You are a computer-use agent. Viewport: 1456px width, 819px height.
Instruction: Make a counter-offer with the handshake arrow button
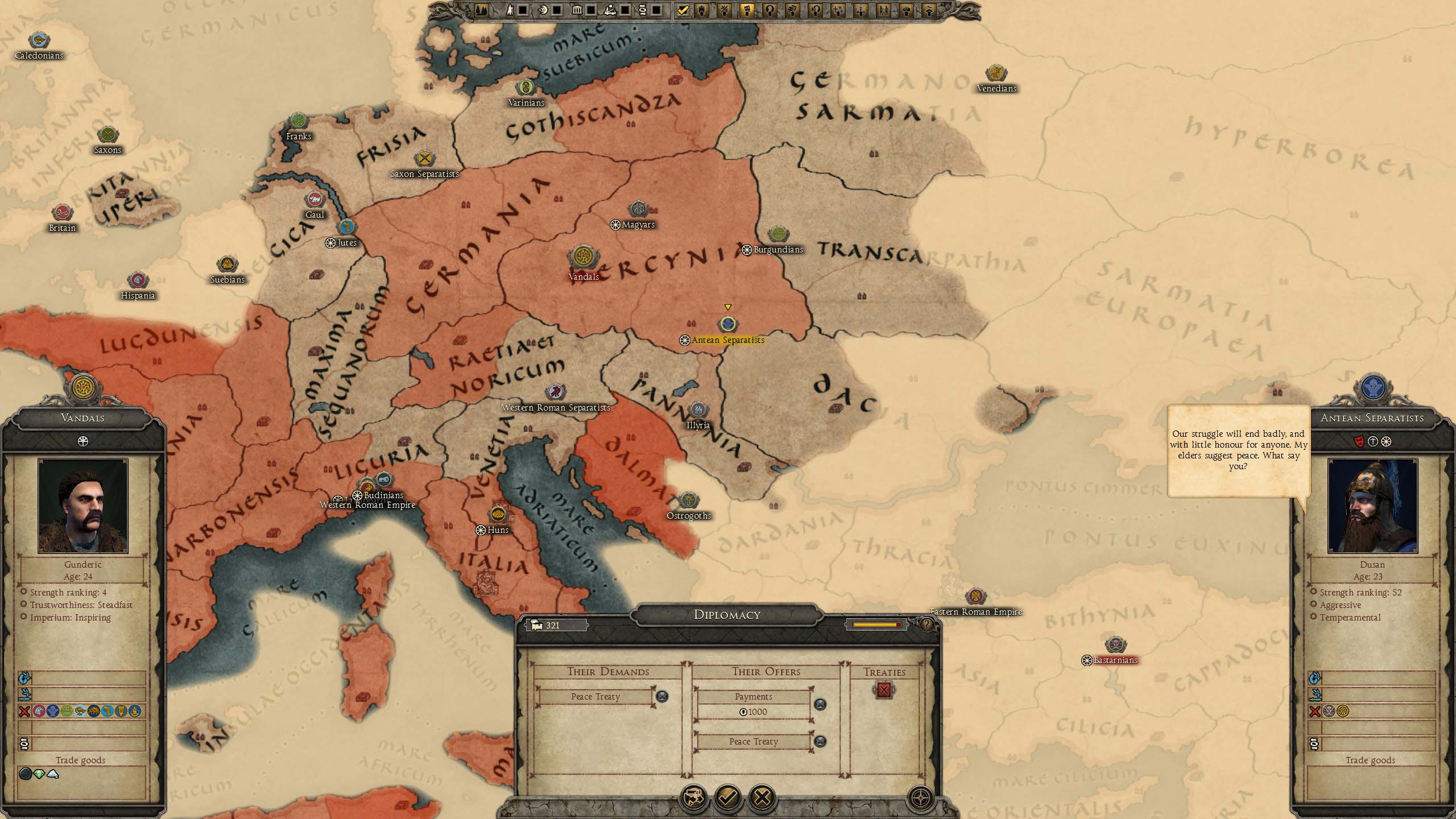694,797
